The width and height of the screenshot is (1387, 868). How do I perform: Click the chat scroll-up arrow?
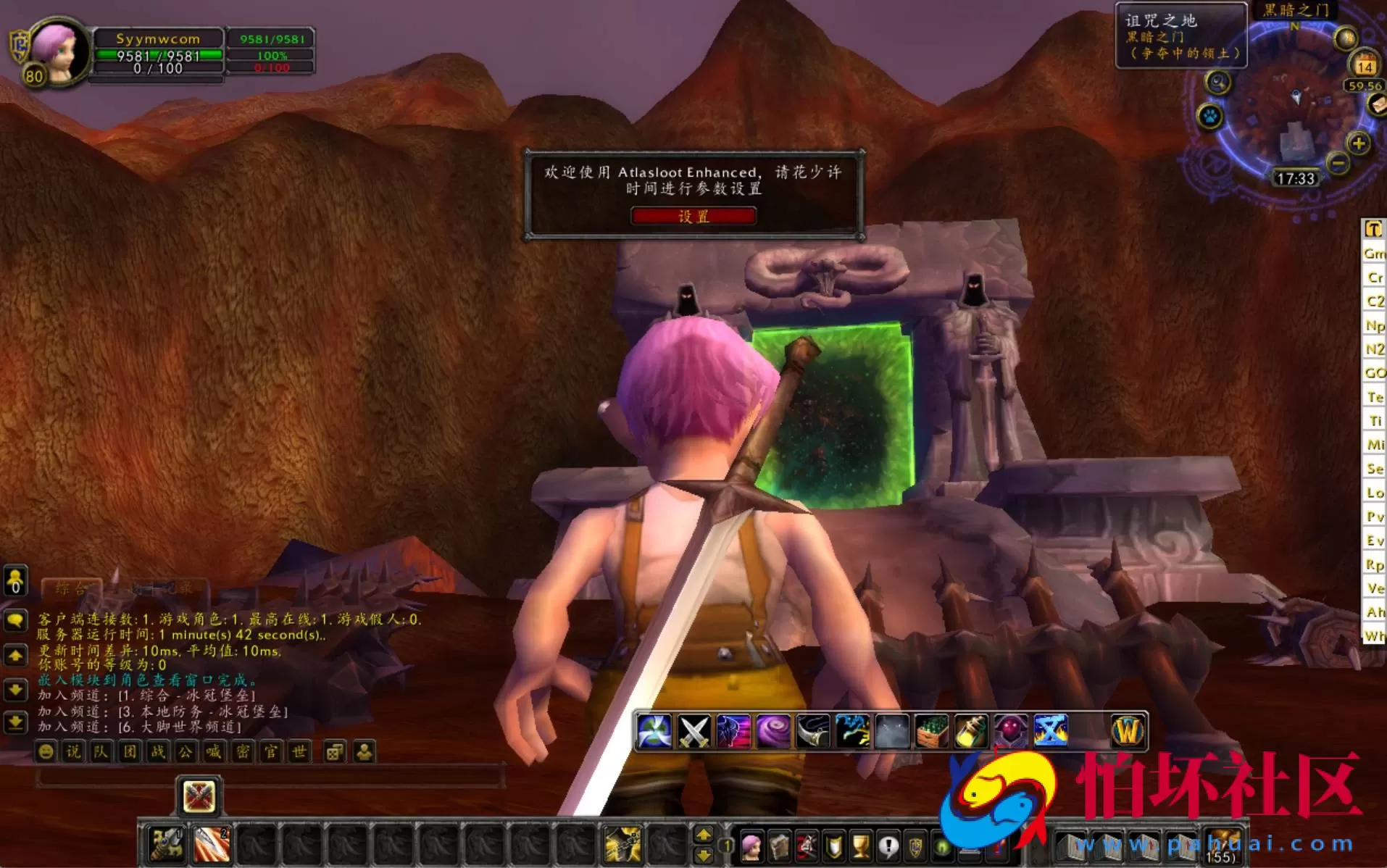coord(15,654)
